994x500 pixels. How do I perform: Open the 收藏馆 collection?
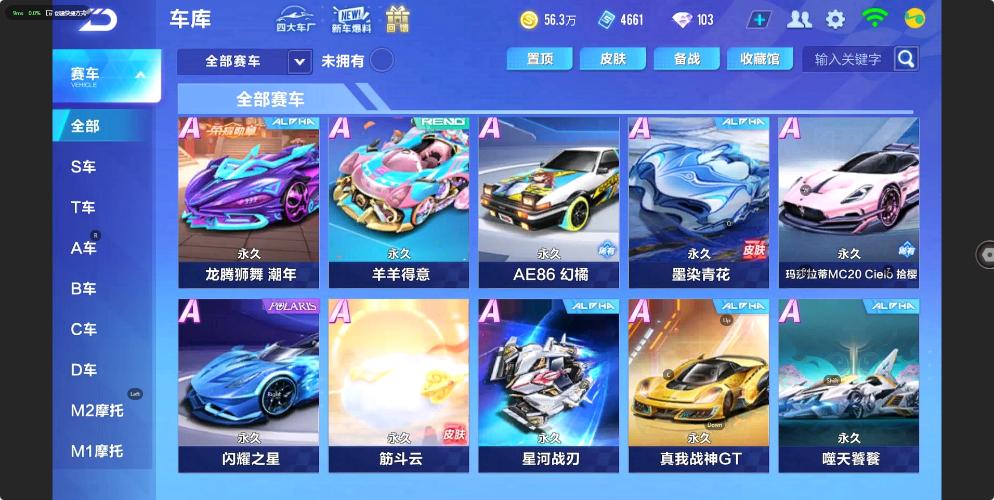[x=760, y=59]
